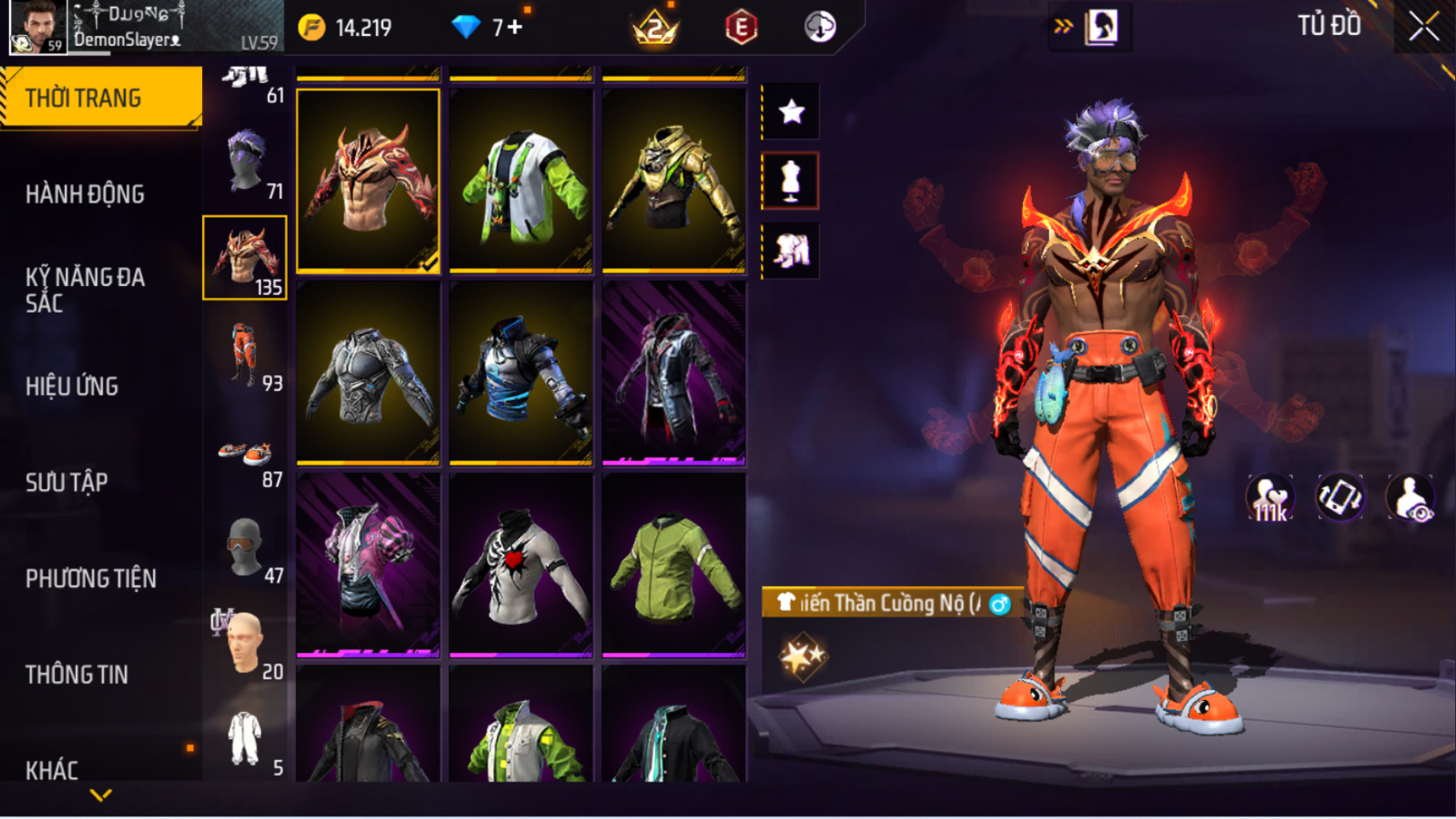Select the gold armored jacket top
Viewport: 1456px width, 819px height.
(674, 180)
